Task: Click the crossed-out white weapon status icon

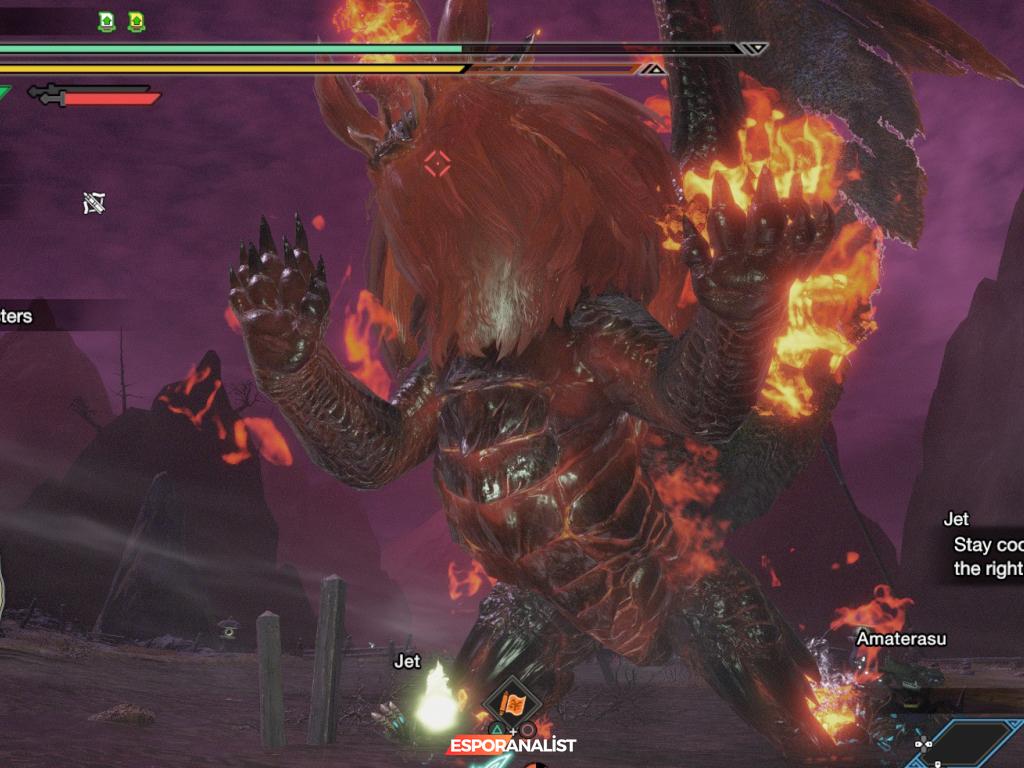Action: (x=94, y=204)
